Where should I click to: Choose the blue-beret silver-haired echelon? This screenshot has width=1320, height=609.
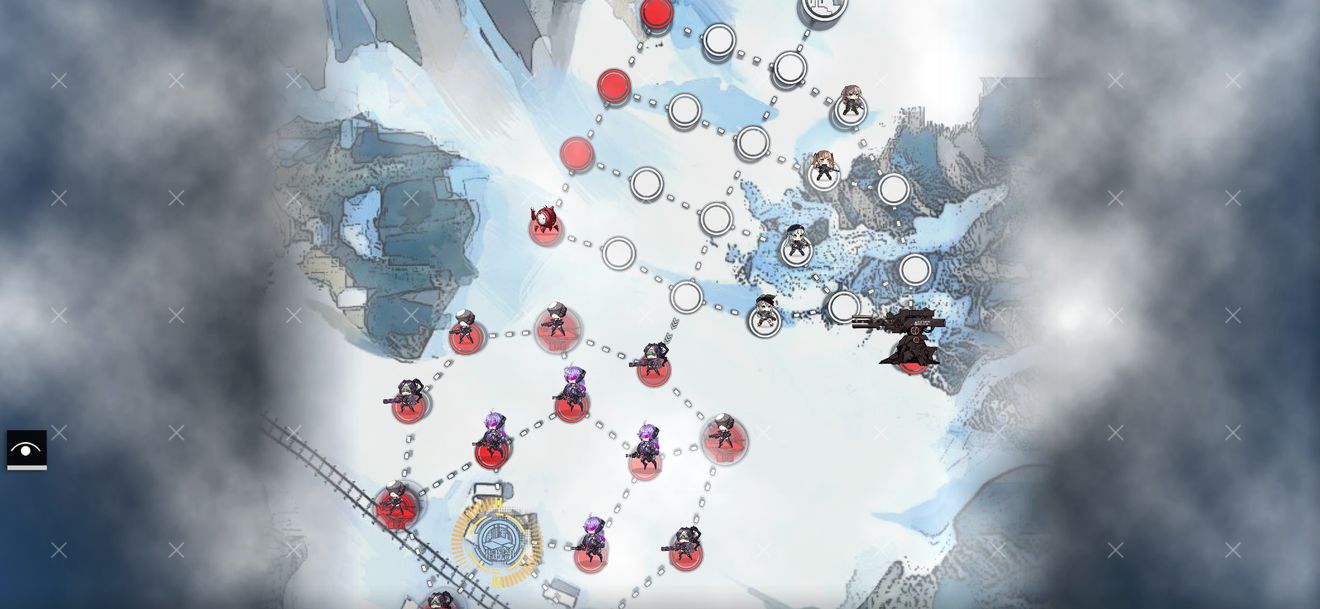(x=796, y=243)
